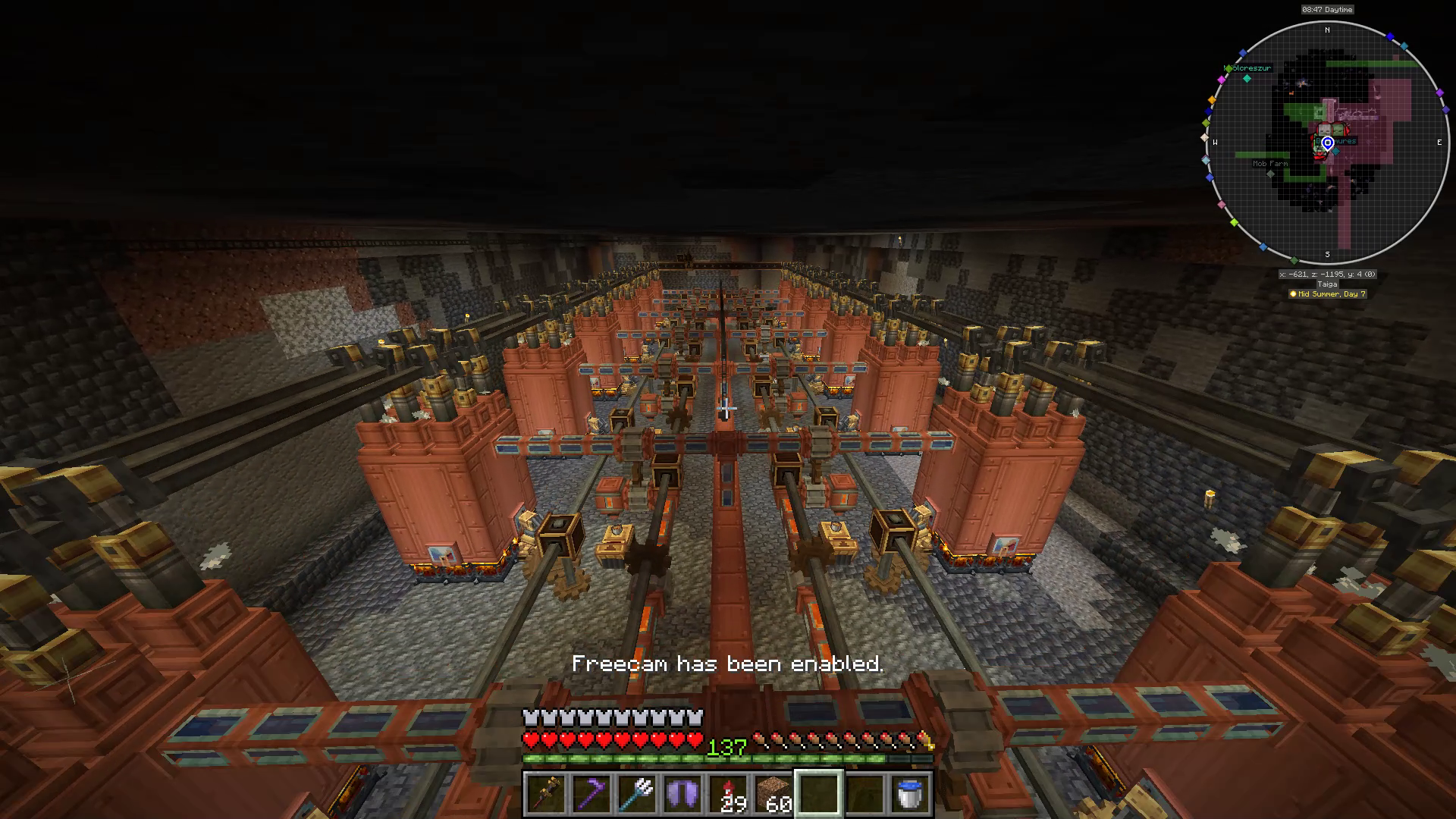Toggle the Mob Farm waypoint diamond

(1271, 174)
